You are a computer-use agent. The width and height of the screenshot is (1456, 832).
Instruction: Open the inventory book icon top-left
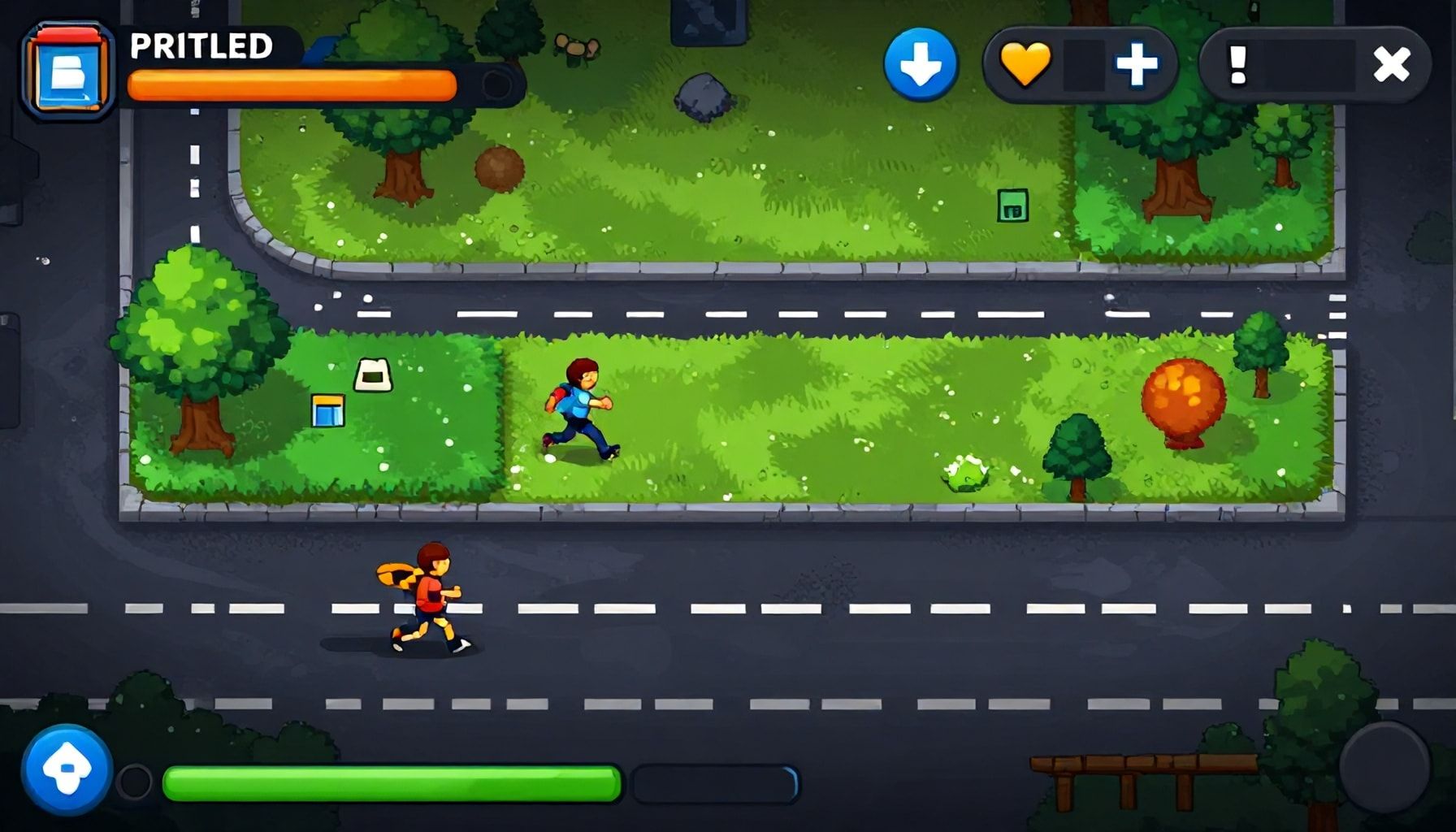click(69, 69)
